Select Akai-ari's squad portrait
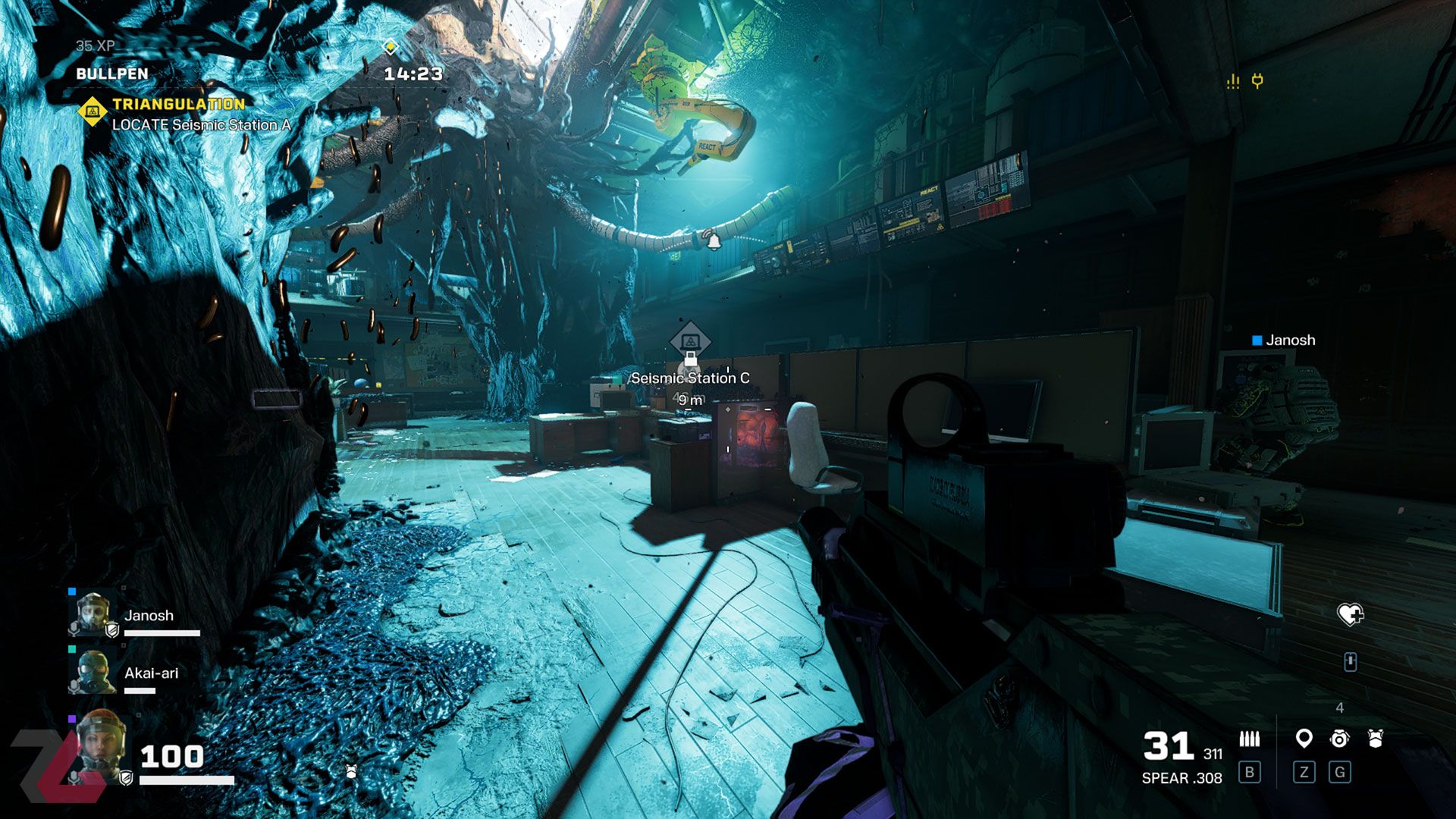Image resolution: width=1456 pixels, height=819 pixels. click(x=93, y=671)
